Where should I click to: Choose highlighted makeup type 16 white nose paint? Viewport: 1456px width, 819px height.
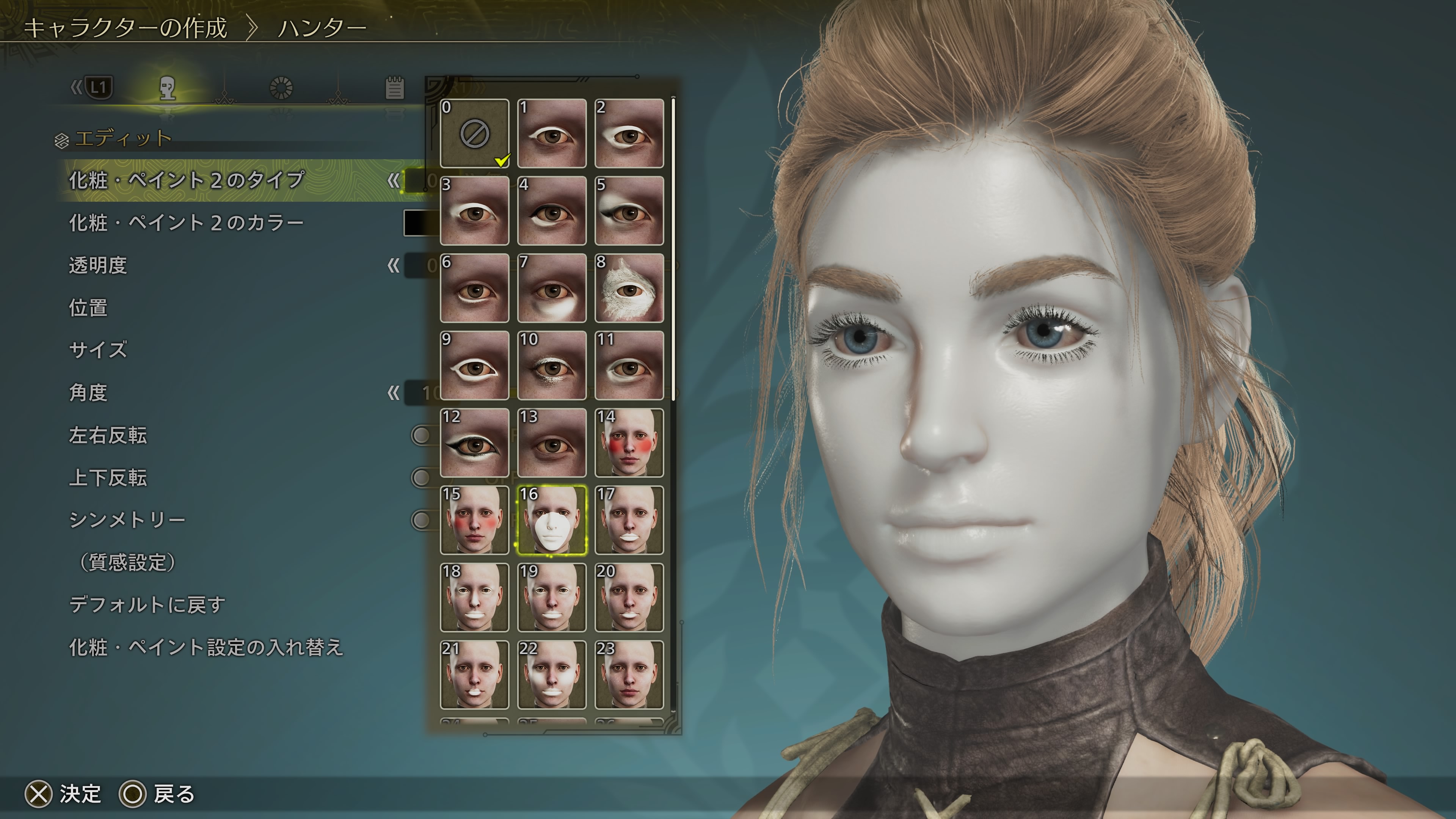[x=552, y=521]
